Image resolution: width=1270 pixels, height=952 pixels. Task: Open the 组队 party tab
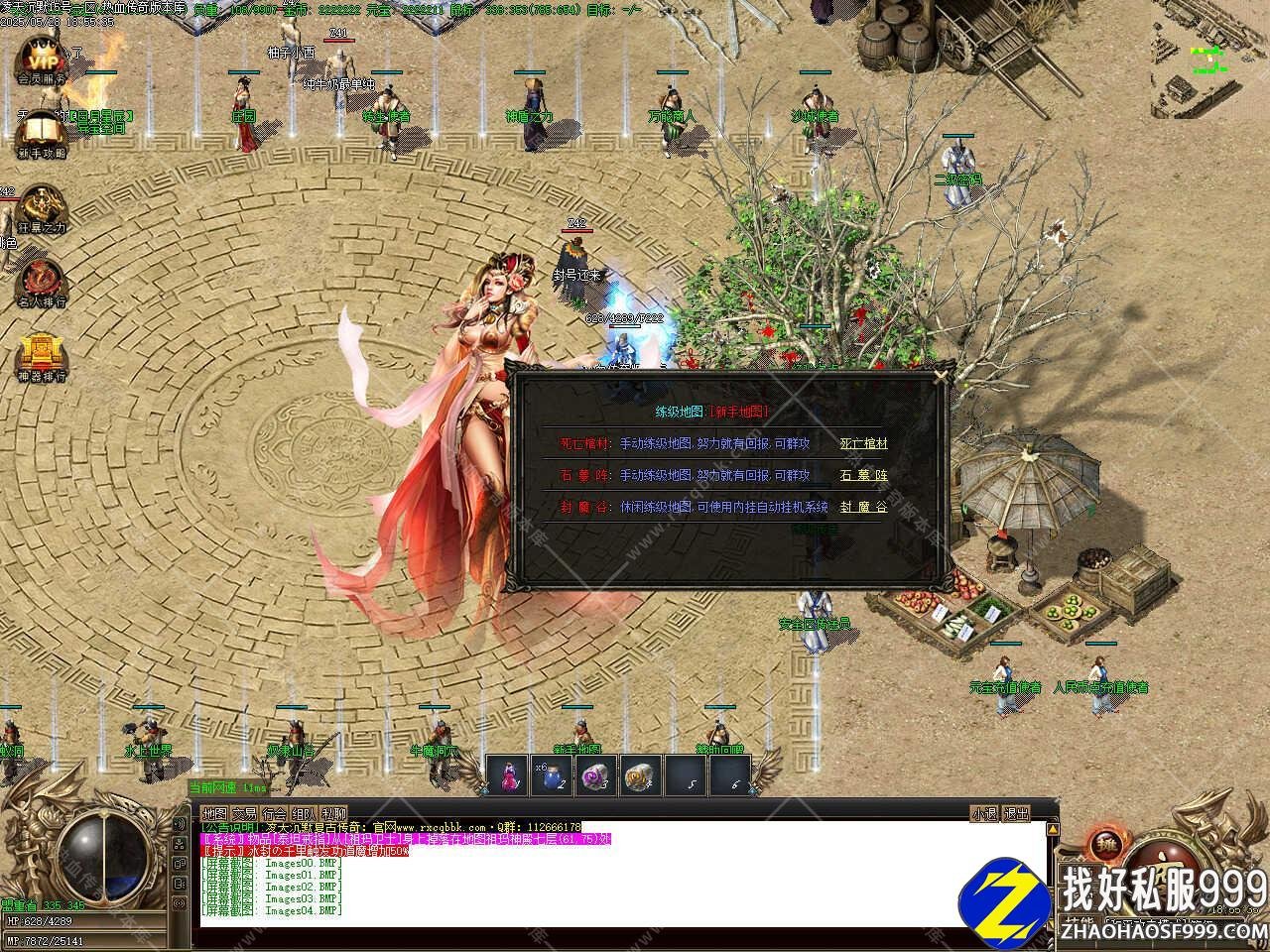304,814
